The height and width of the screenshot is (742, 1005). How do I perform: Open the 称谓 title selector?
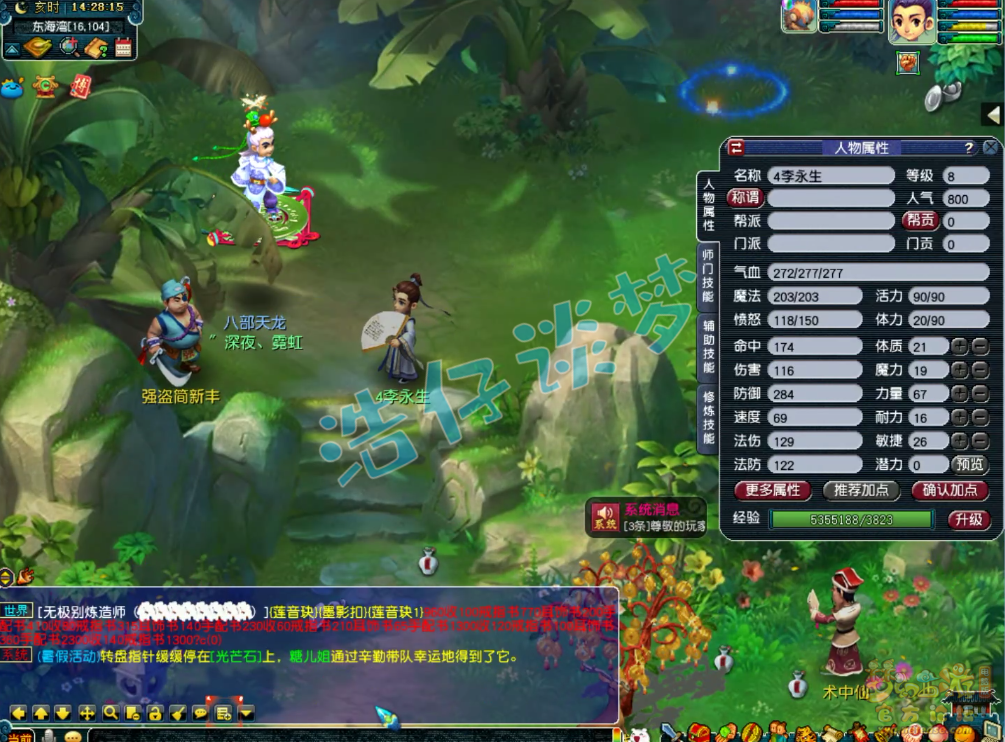coord(745,198)
